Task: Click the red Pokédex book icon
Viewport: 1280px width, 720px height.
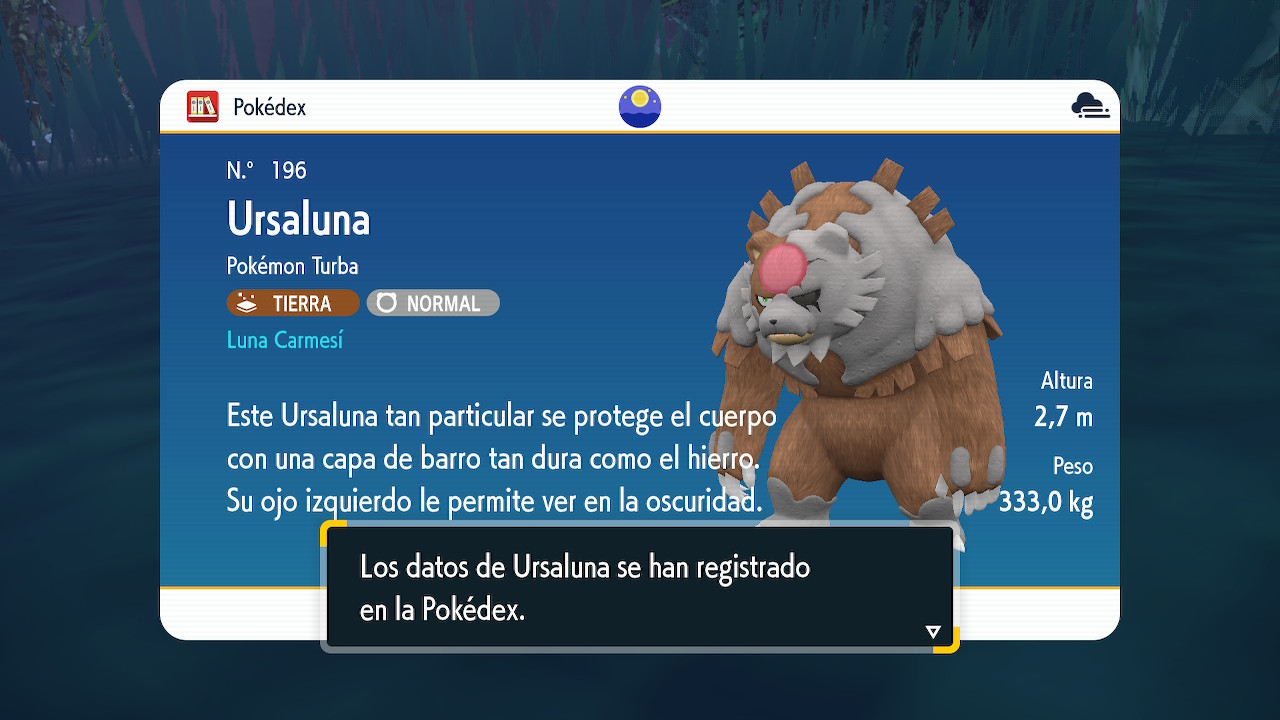Action: click(203, 107)
